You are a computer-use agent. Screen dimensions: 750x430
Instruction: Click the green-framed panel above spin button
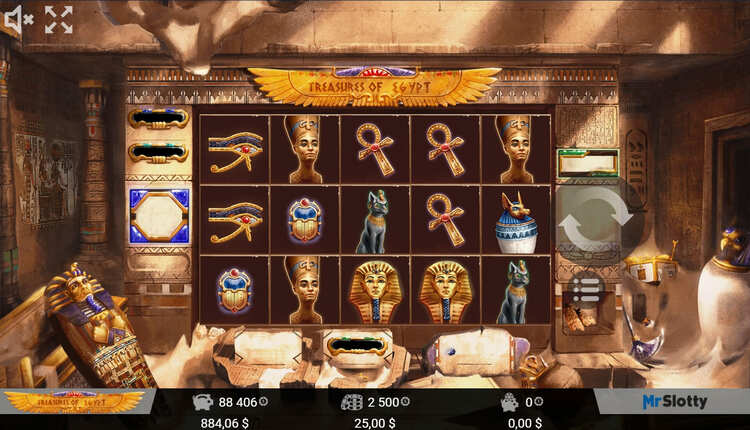point(588,161)
